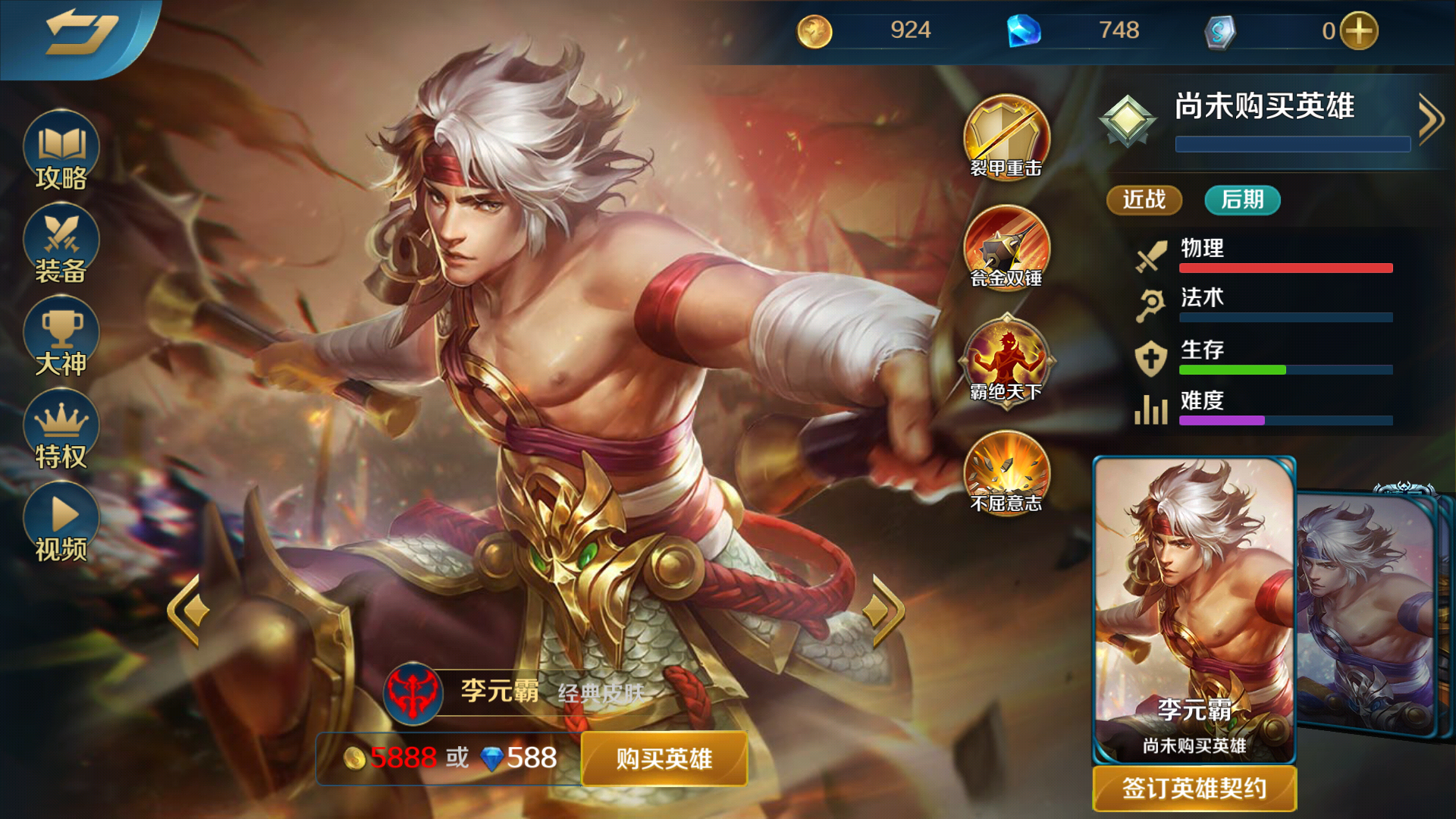Expand hero details via right chevron arrow
1456x819 pixels.
(x=1431, y=119)
